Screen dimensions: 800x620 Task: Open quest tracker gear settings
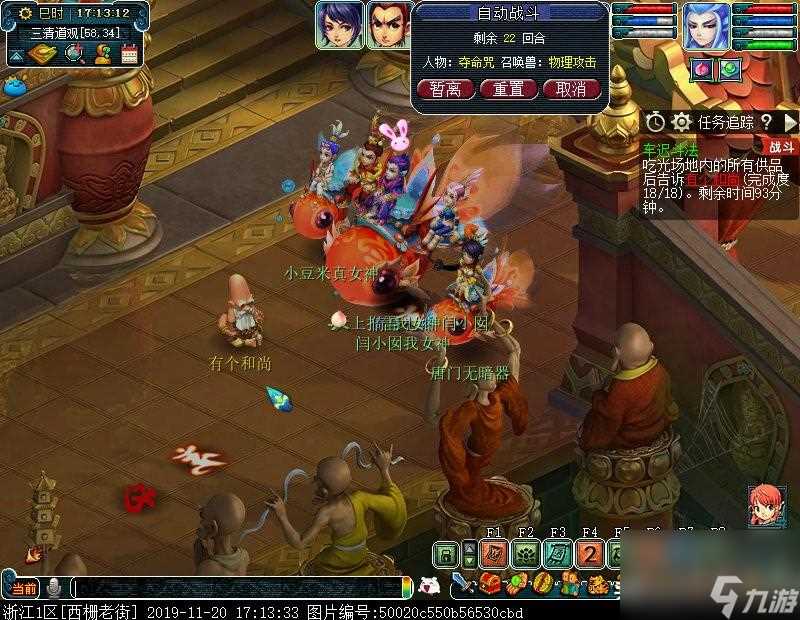682,122
